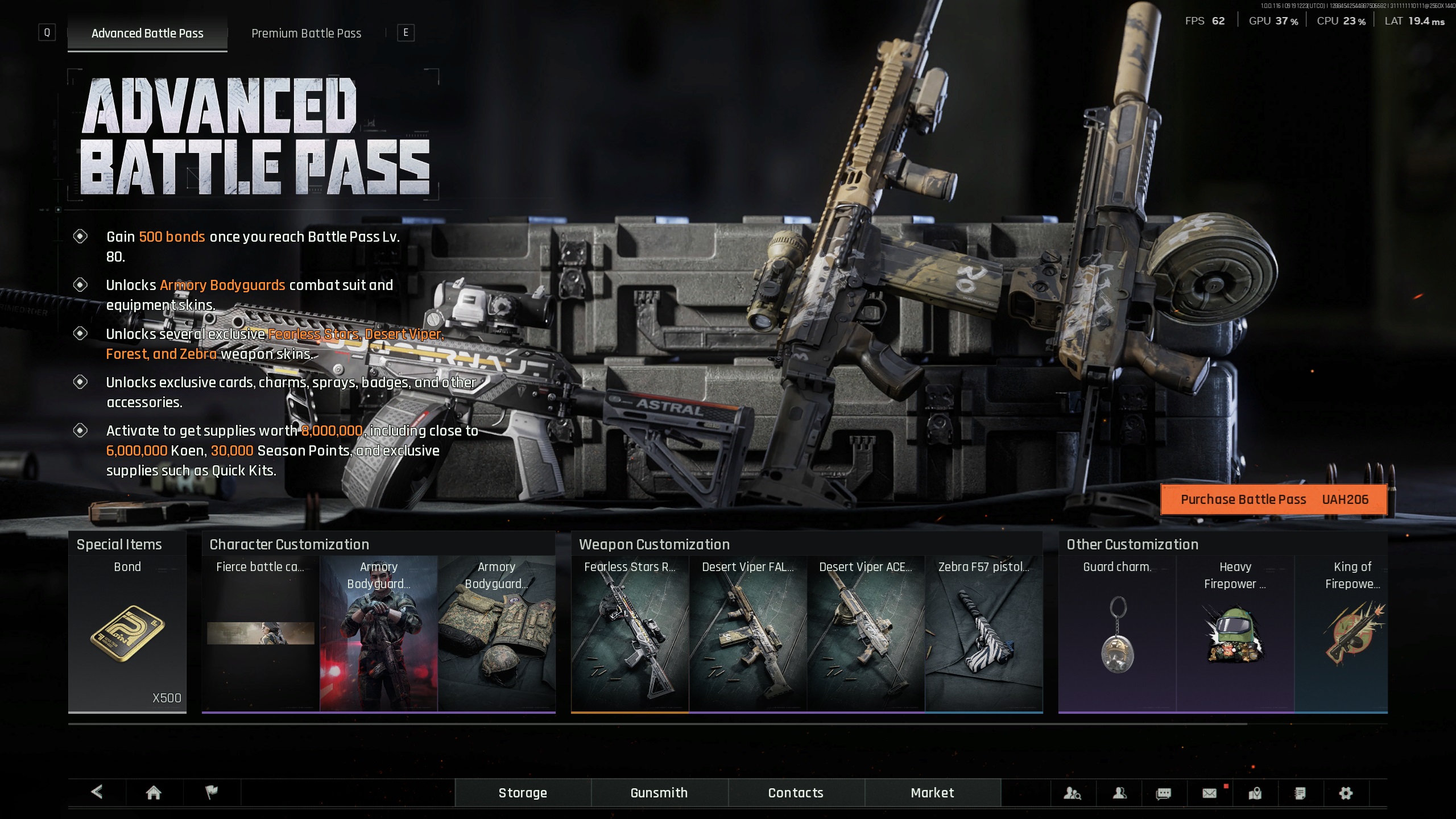
Task: Switch to the Premium Battle Pass tab
Action: click(x=306, y=34)
